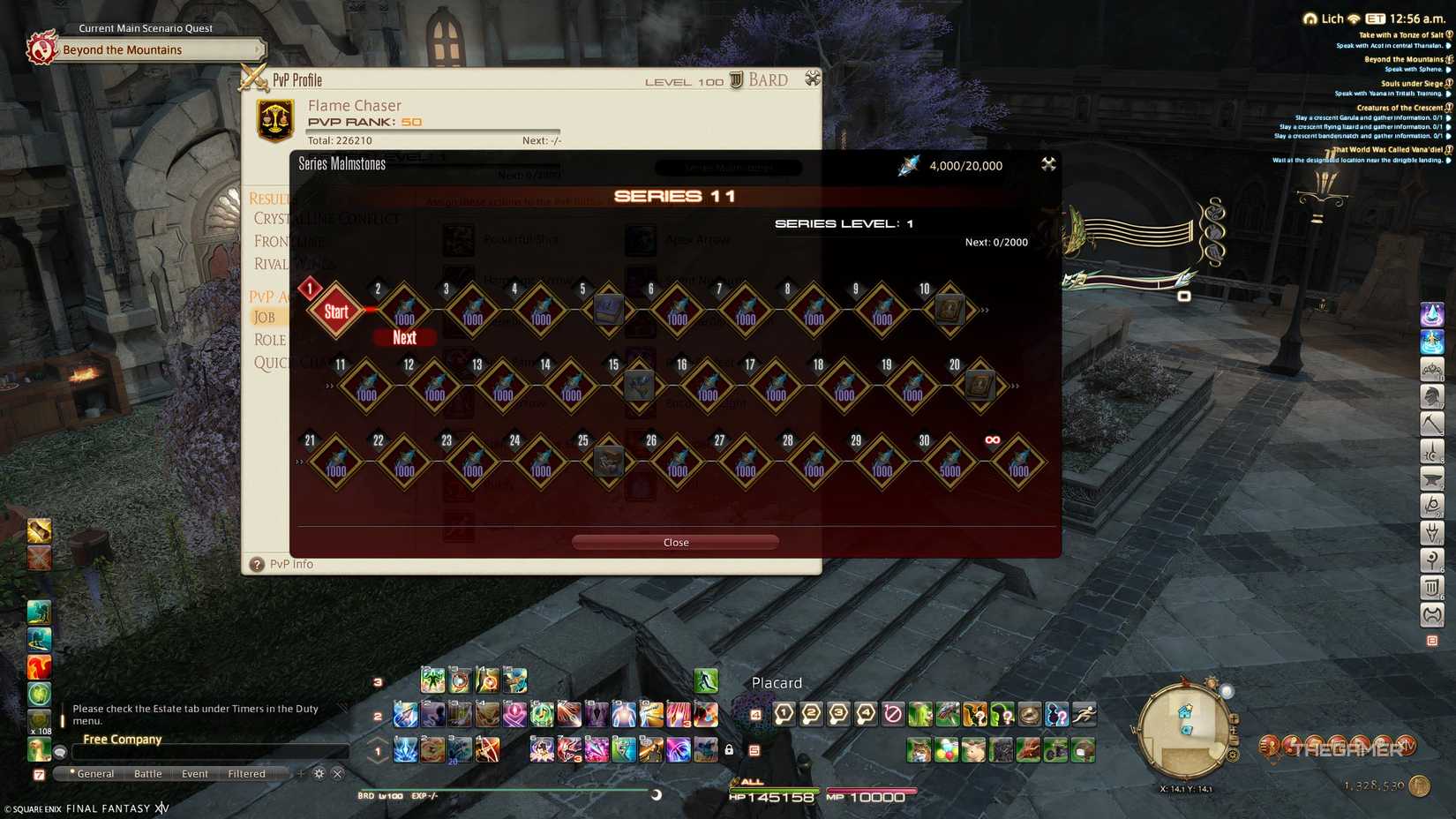Switch to the Battle chat tab
1456x819 pixels.
[147, 773]
